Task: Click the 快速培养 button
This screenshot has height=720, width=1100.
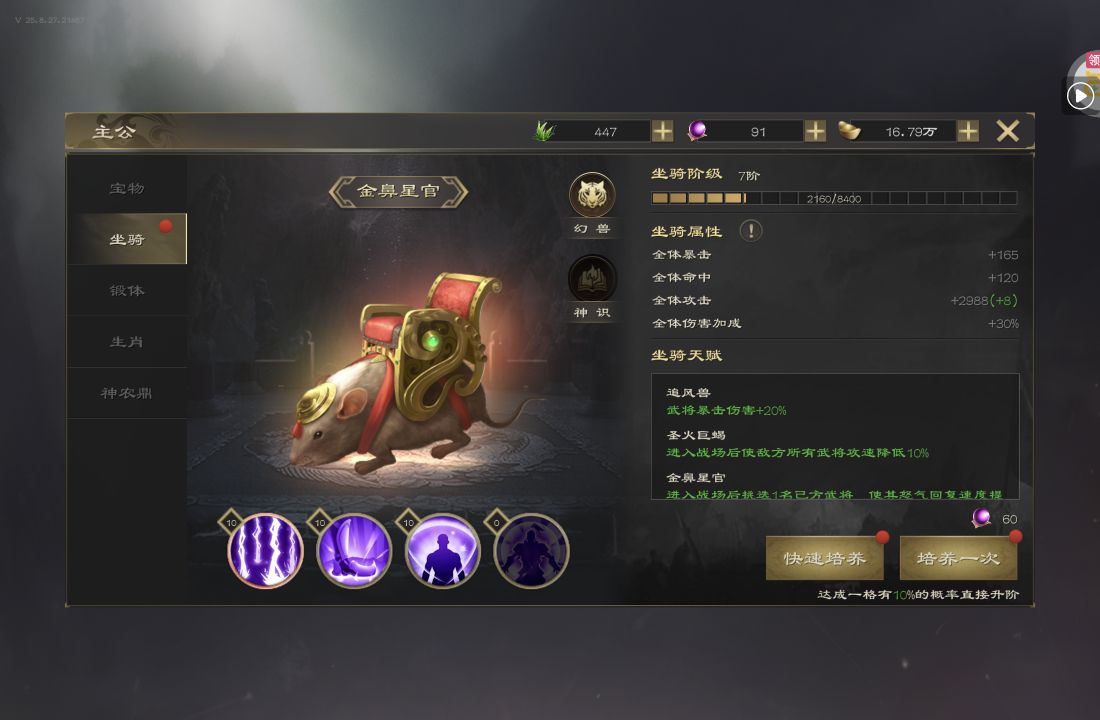Action: [x=824, y=558]
